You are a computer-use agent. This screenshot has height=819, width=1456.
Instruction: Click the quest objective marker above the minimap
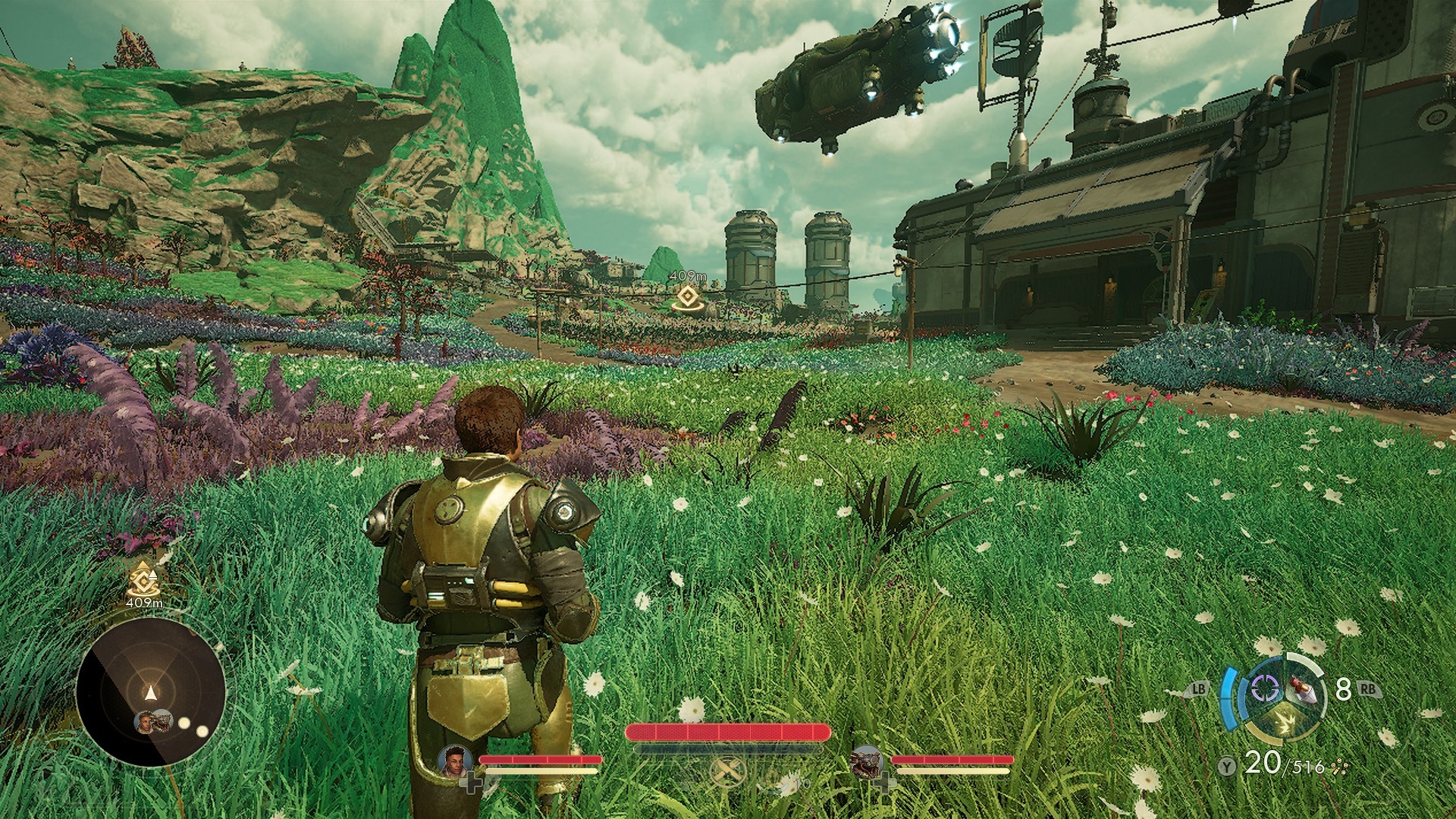click(x=142, y=582)
